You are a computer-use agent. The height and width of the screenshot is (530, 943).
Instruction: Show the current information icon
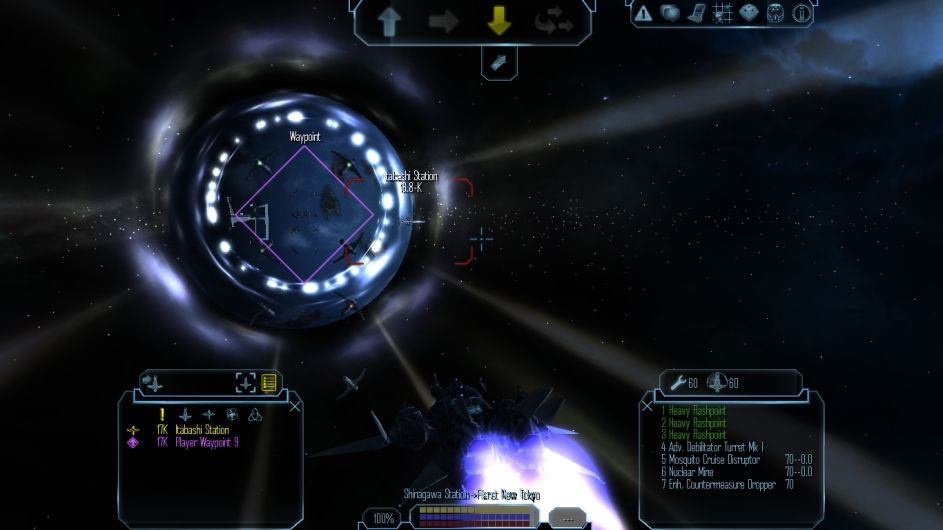pyautogui.click(x=801, y=13)
